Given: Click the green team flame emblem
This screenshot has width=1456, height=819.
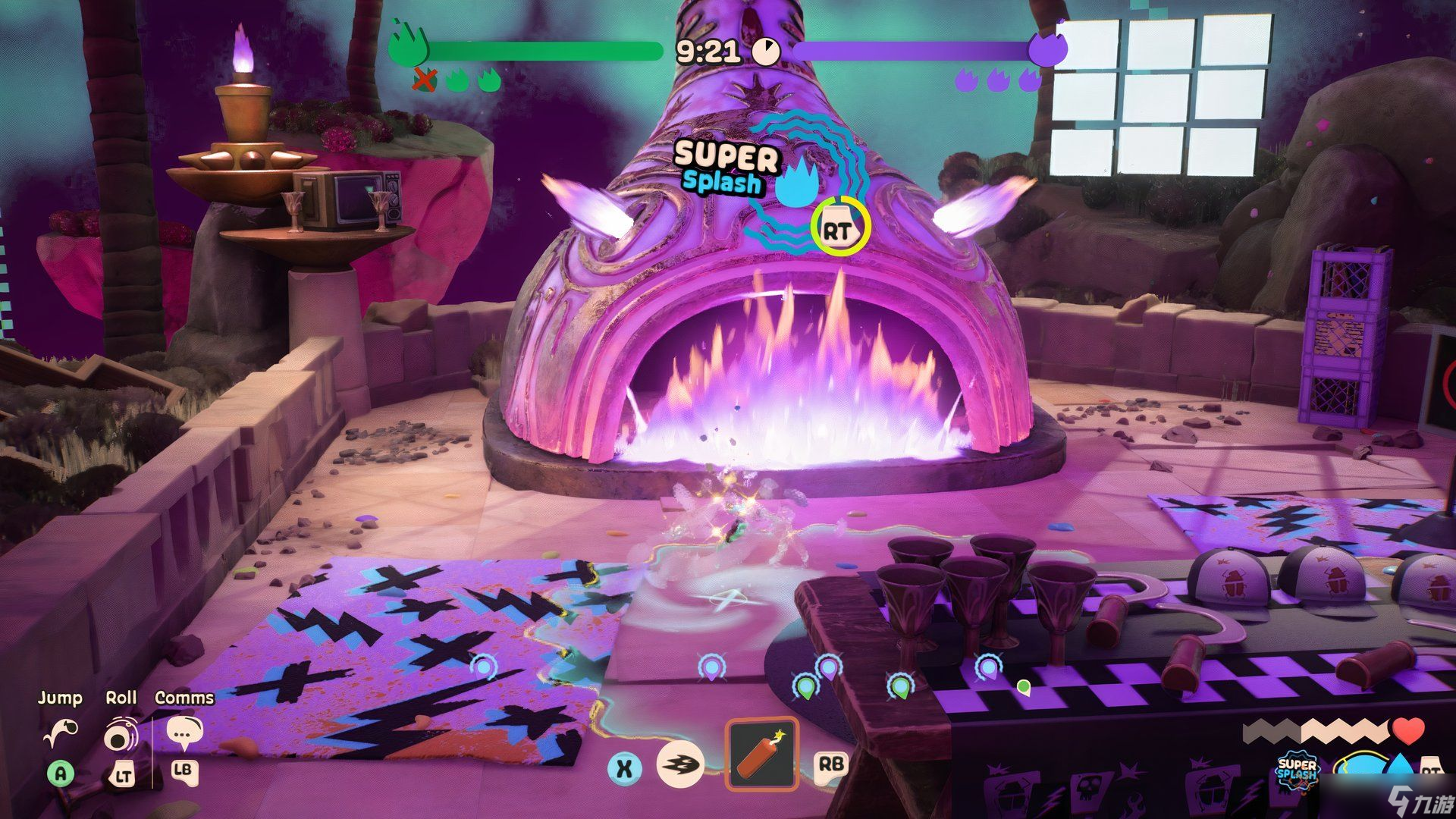Looking at the screenshot, I should pos(408,46).
